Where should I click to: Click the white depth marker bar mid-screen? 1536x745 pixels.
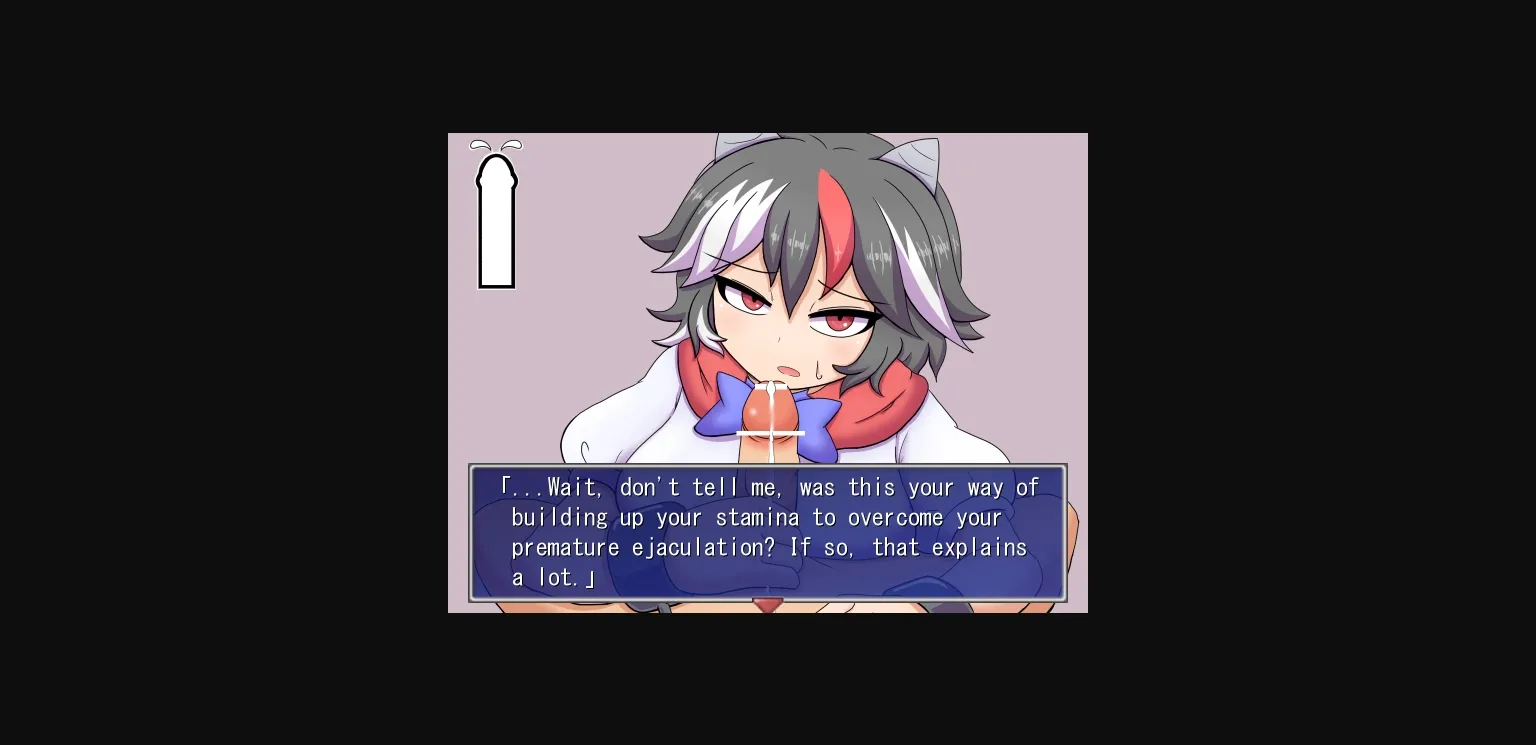(768, 433)
